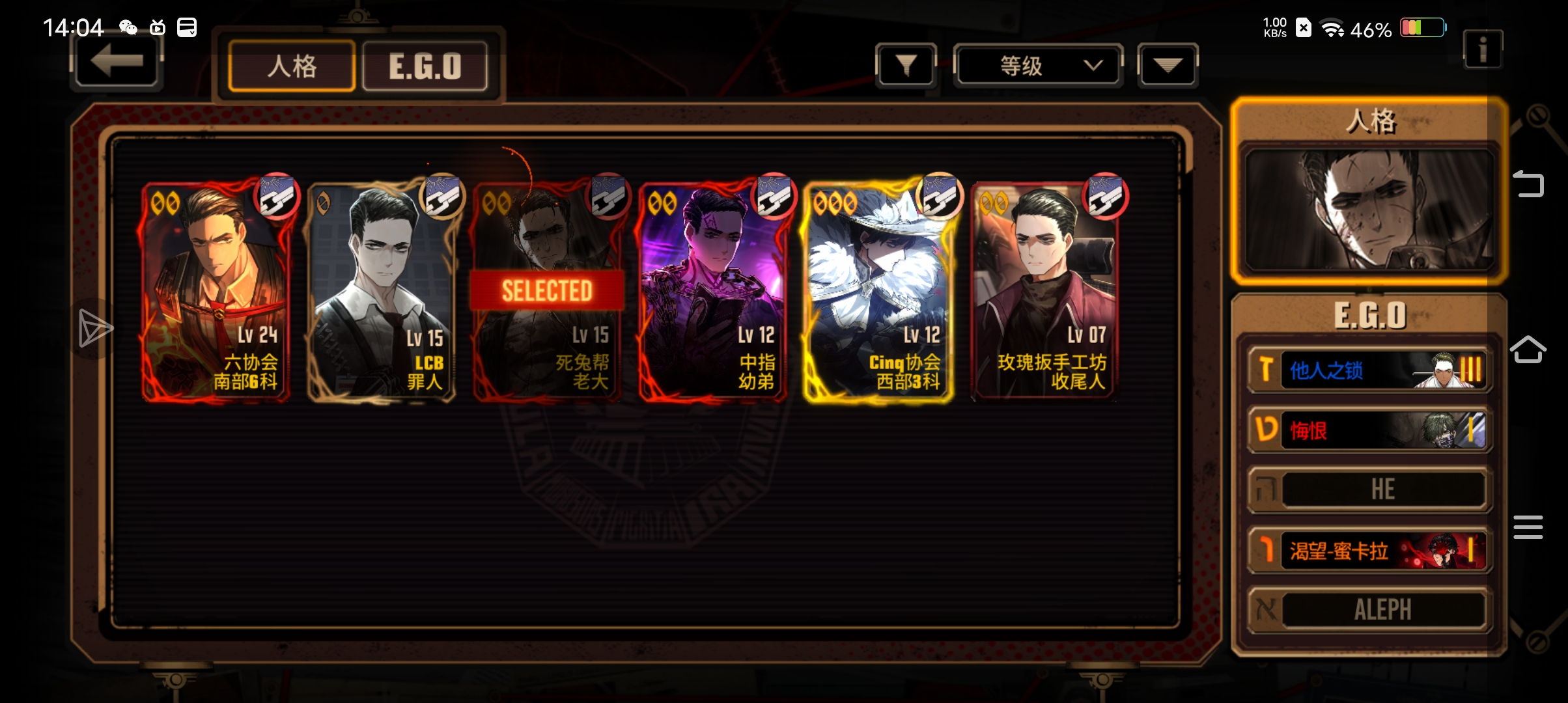The image size is (1568, 703).
Task: Select the 他人之锁 E.G.O slot
Action: pyautogui.click(x=1370, y=370)
